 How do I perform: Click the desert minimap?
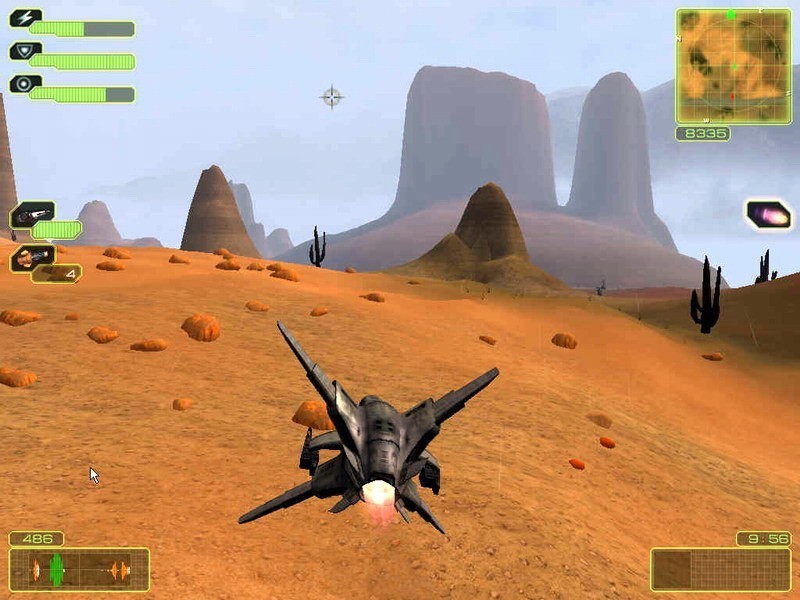(x=733, y=66)
